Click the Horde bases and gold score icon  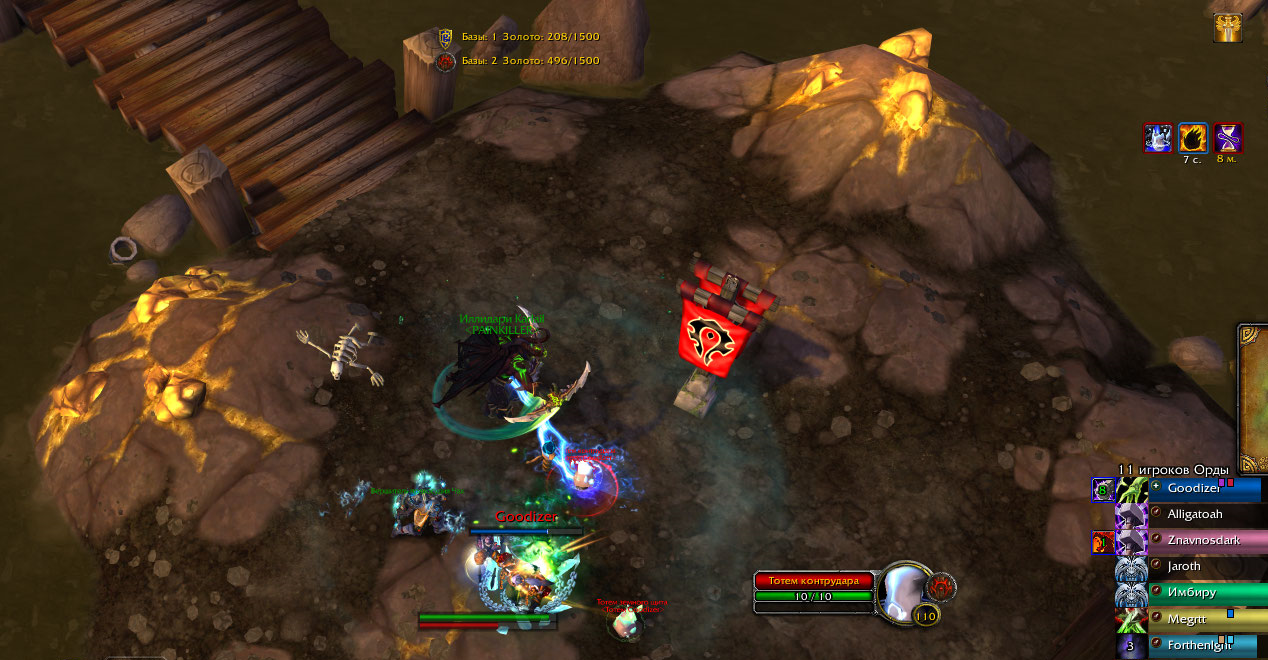tap(446, 62)
